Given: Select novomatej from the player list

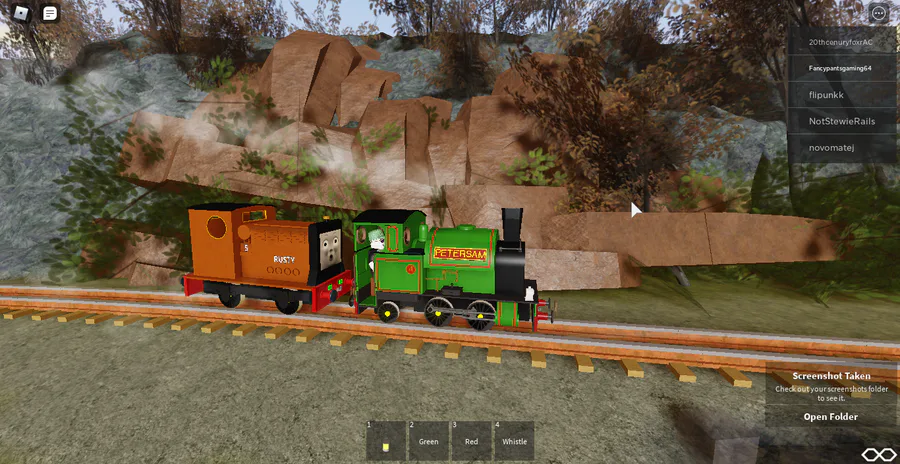Looking at the screenshot, I should [x=841, y=148].
